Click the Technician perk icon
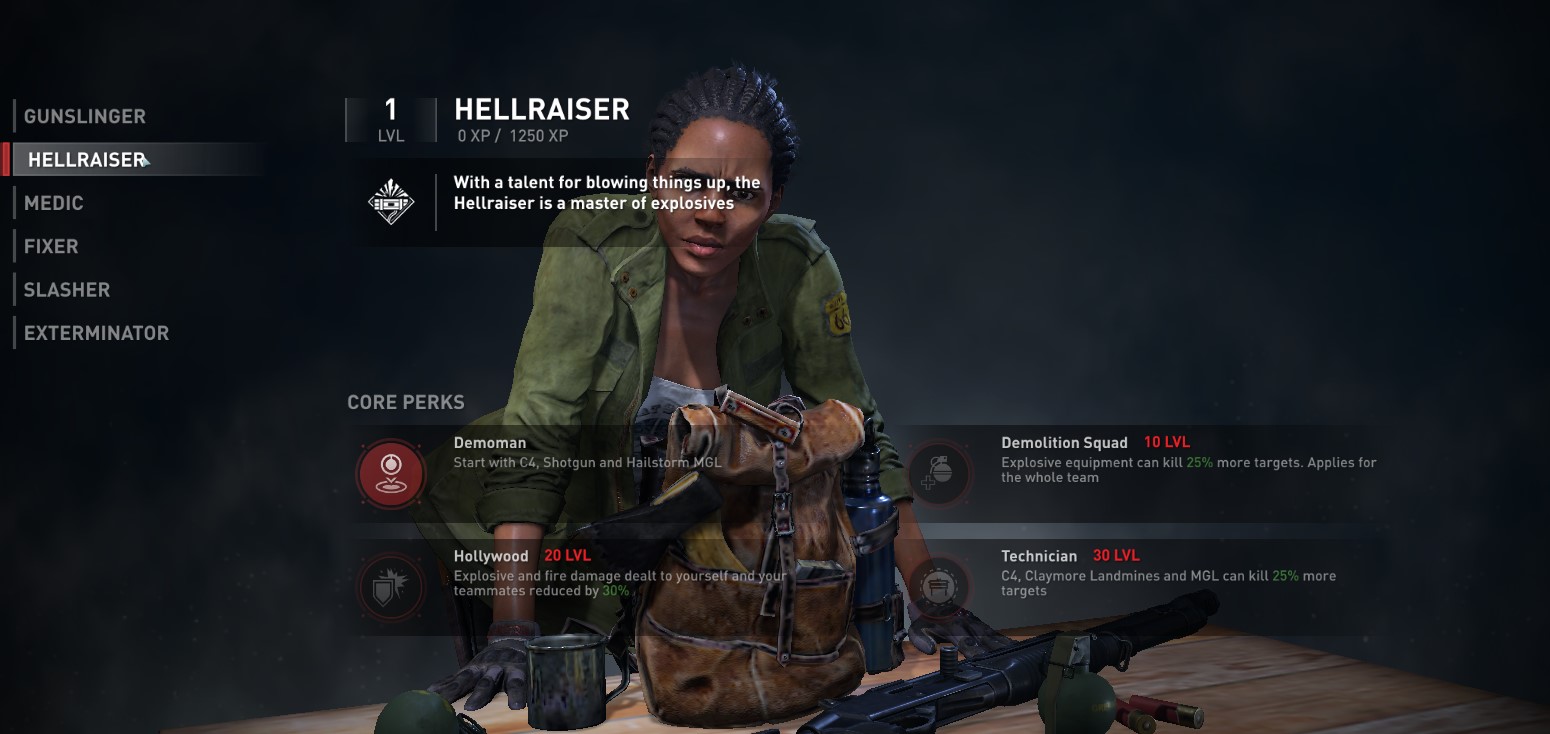The height and width of the screenshot is (734, 1550). [938, 586]
